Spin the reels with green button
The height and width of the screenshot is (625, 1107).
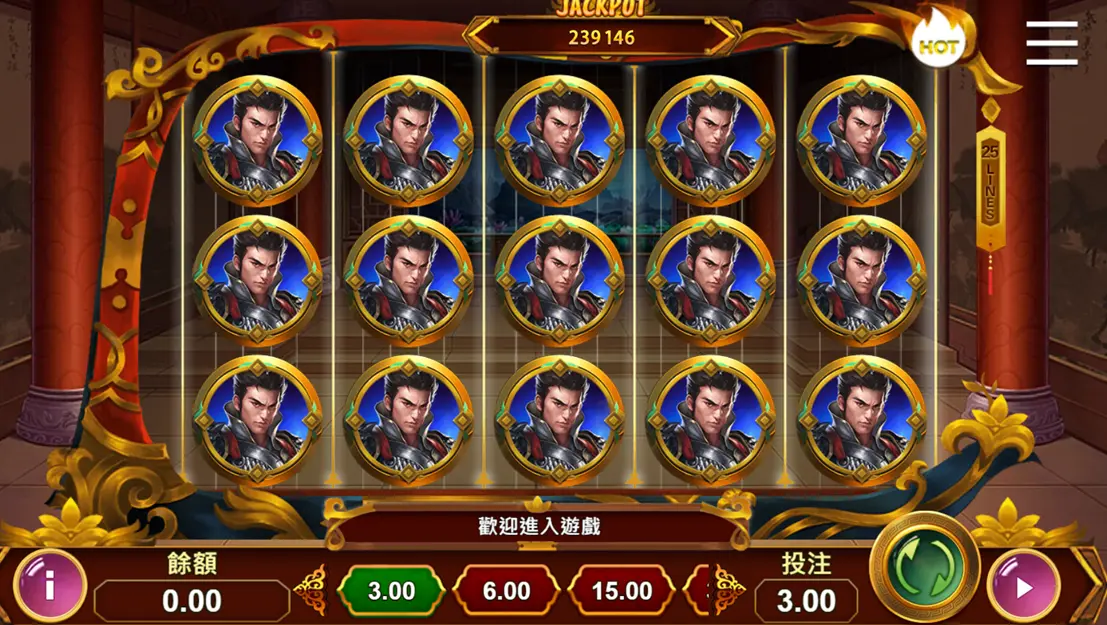pyautogui.click(x=923, y=568)
